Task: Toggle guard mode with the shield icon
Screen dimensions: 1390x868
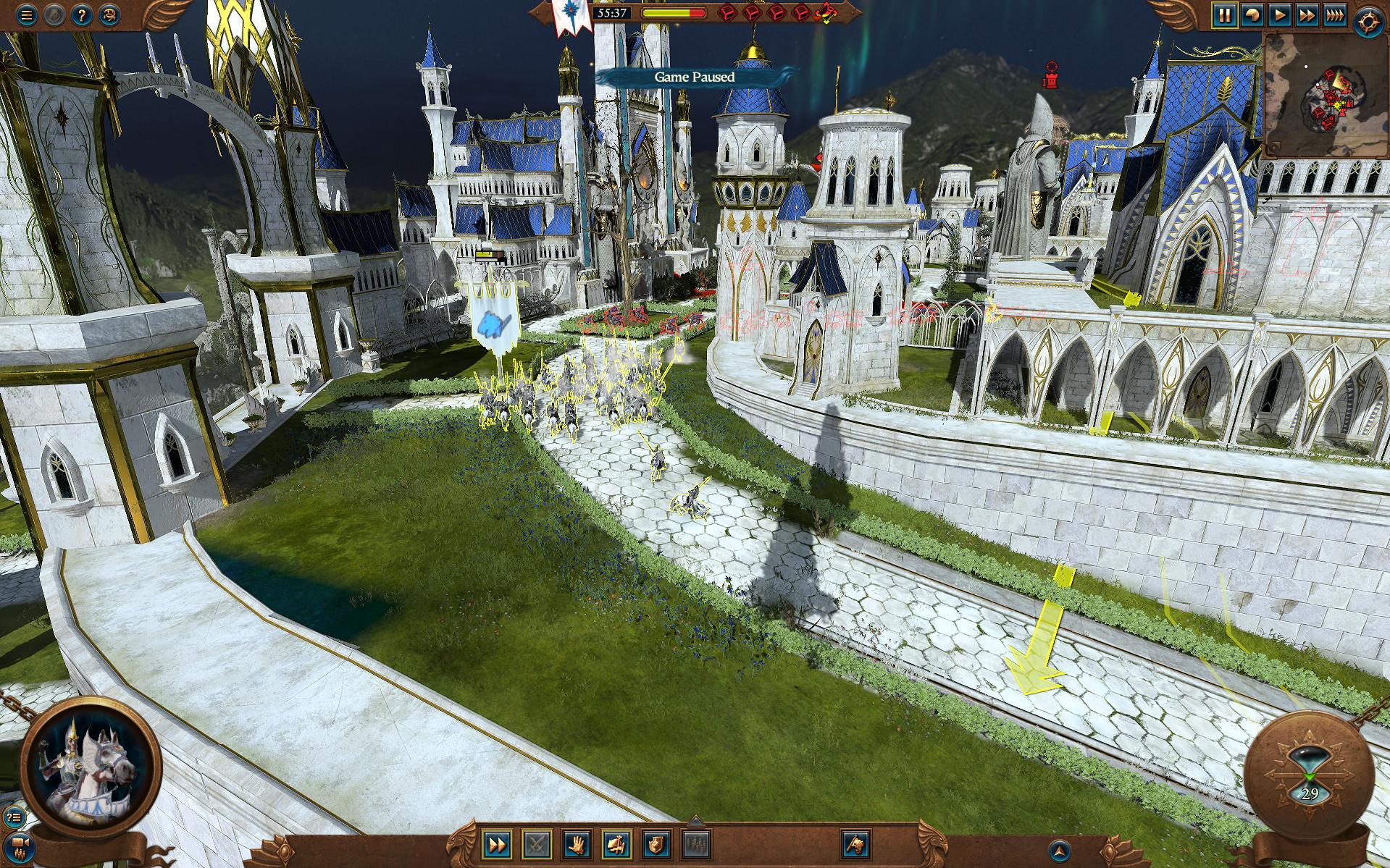Action: coord(656,844)
